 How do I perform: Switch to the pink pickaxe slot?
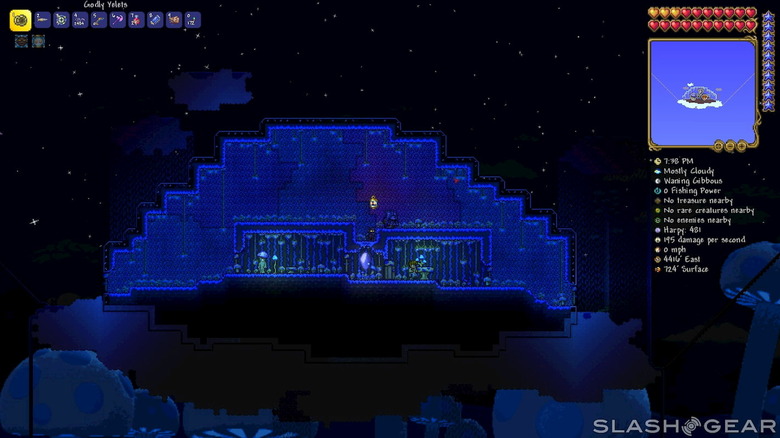point(118,20)
